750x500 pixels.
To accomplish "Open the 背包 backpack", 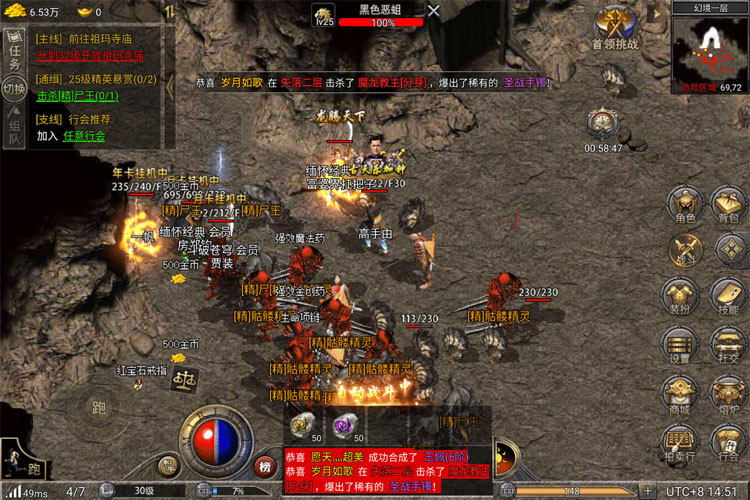I will point(726,205).
